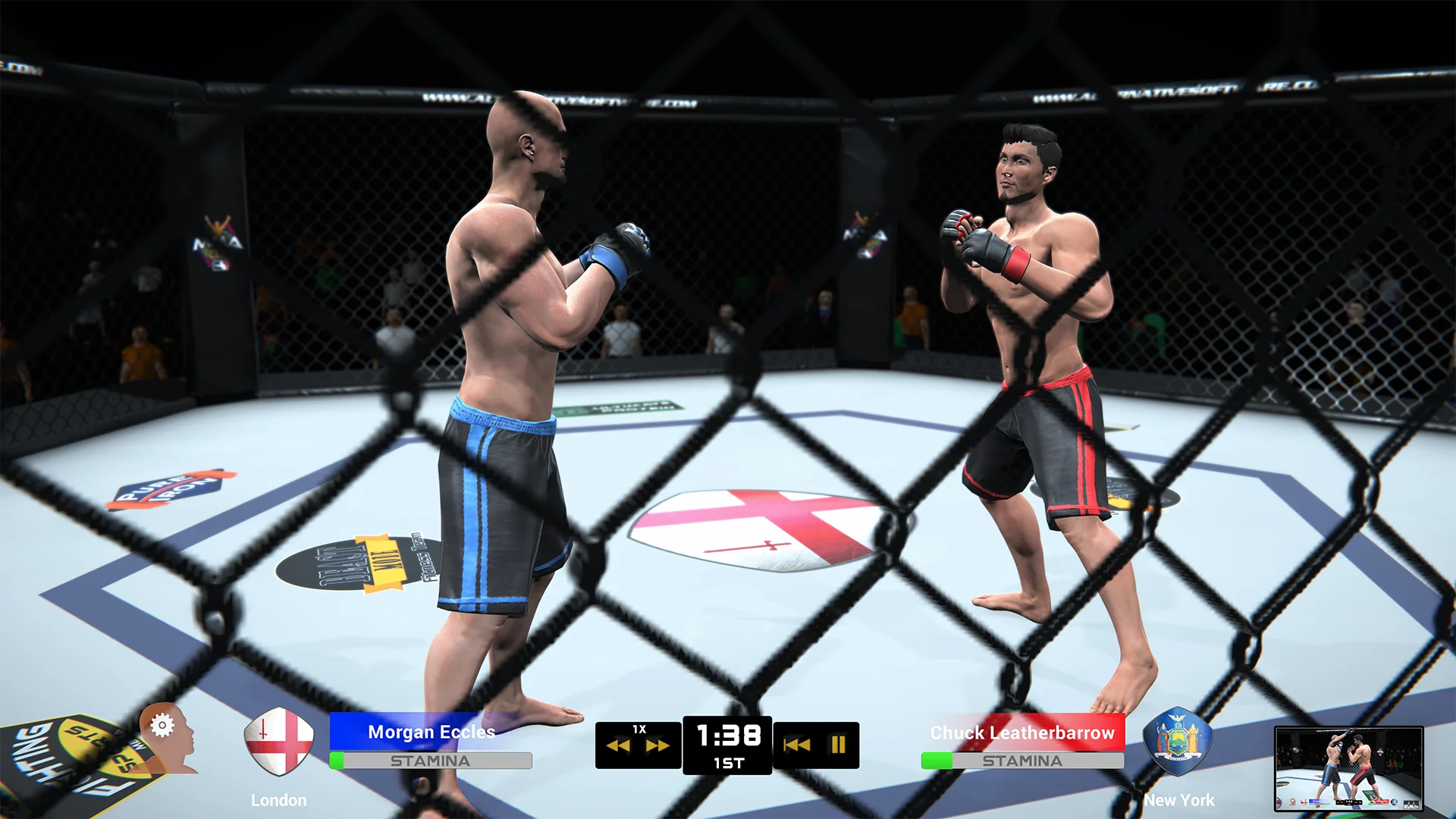This screenshot has height=819, width=1456.
Task: Select Chuck Leatherbarrow name plate
Action: pyautogui.click(x=1023, y=733)
